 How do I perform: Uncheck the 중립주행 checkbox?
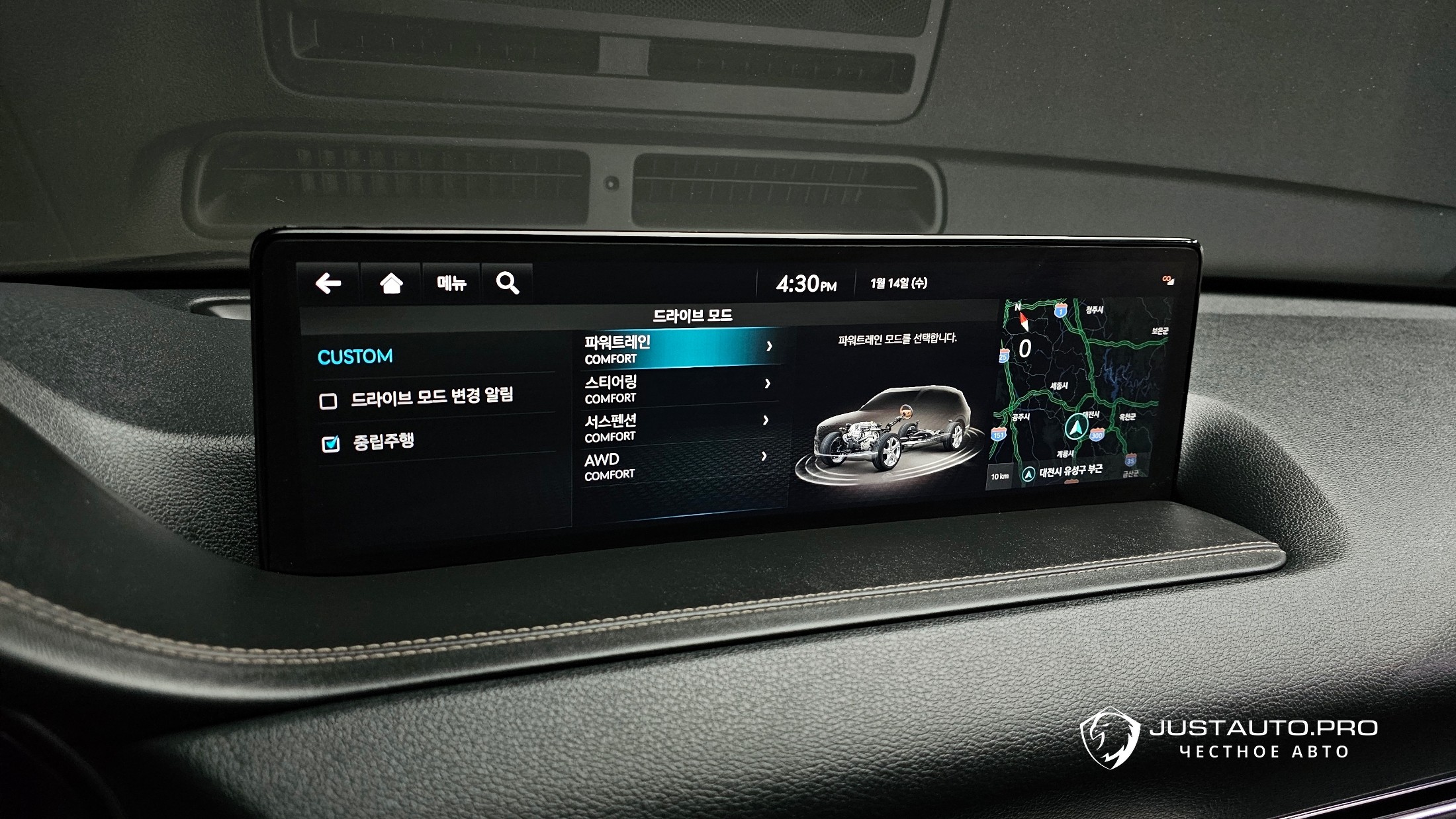click(x=330, y=443)
